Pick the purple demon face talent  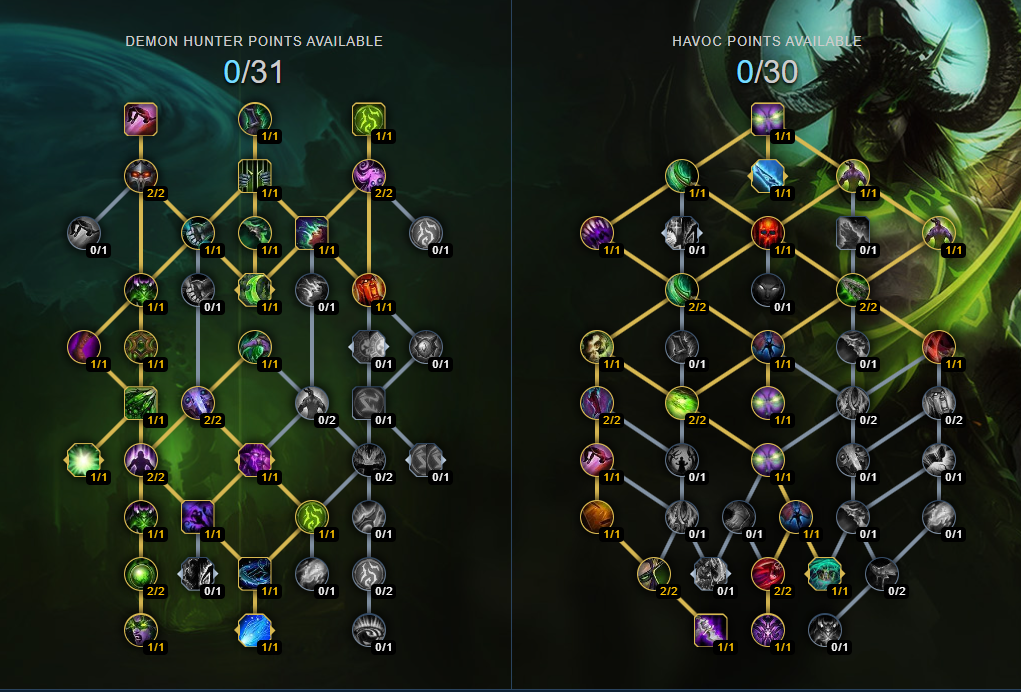[254, 459]
